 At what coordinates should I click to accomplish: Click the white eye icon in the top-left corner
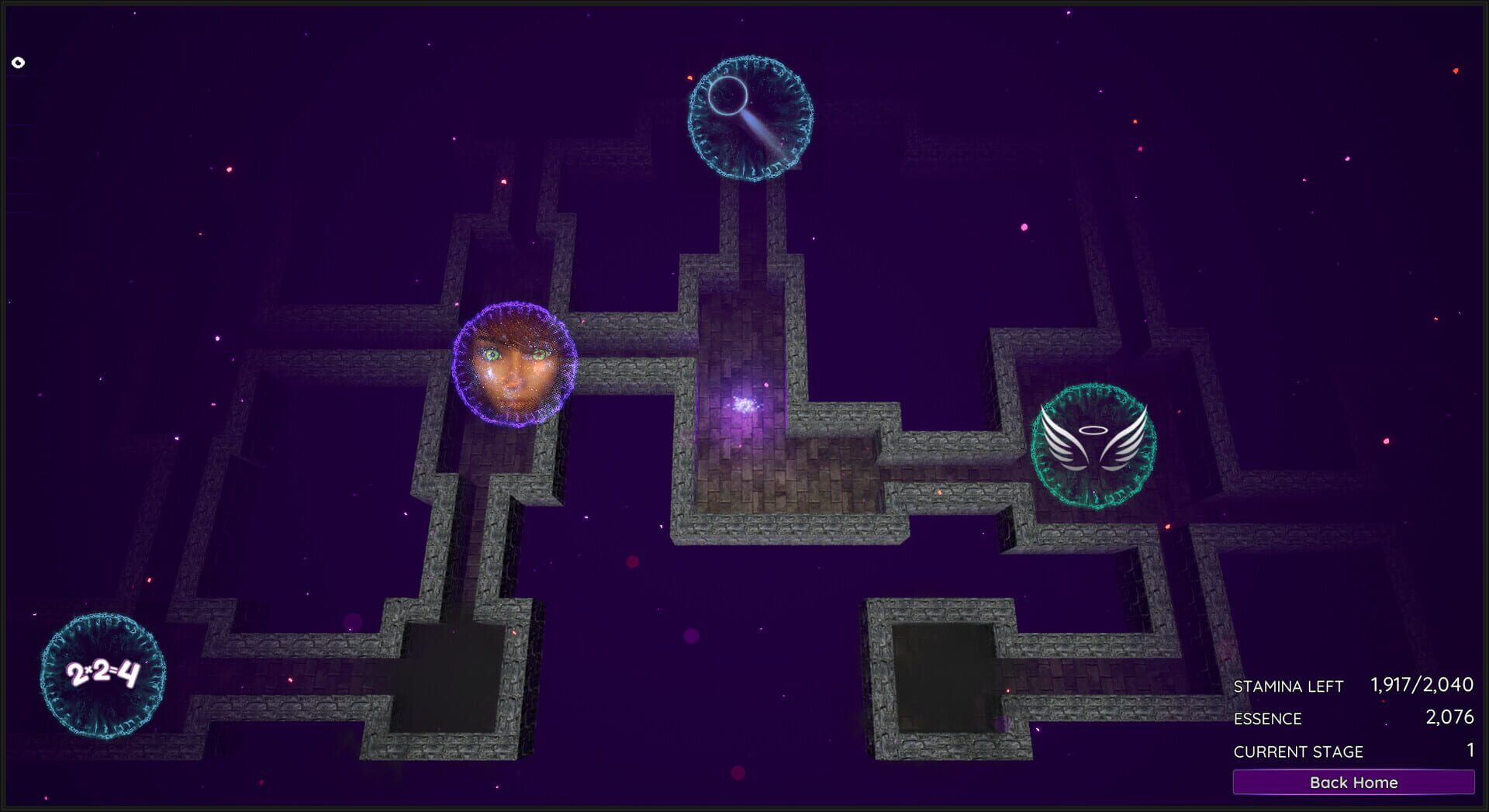pyautogui.click(x=18, y=60)
